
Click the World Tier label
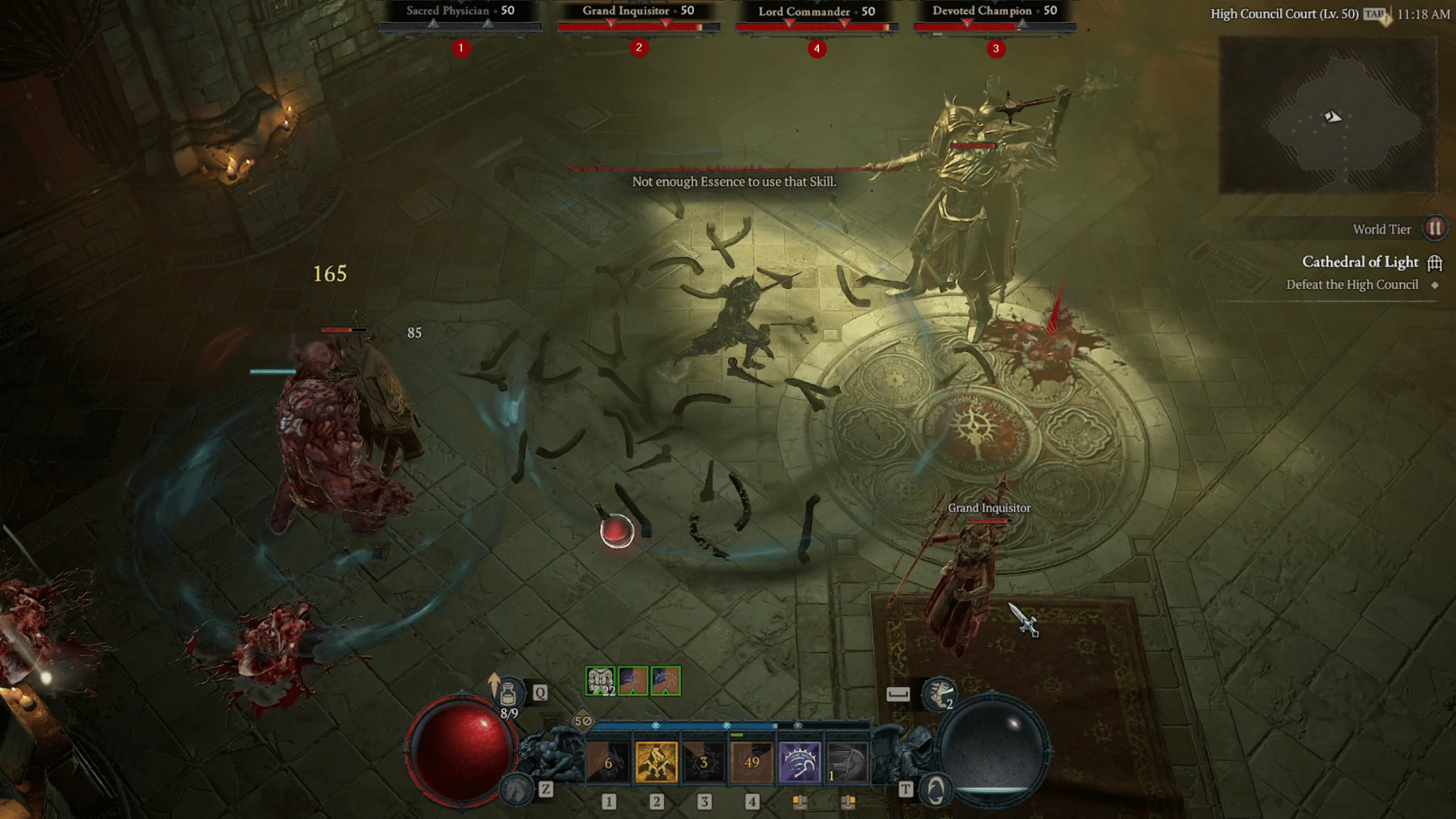pyautogui.click(x=1383, y=228)
